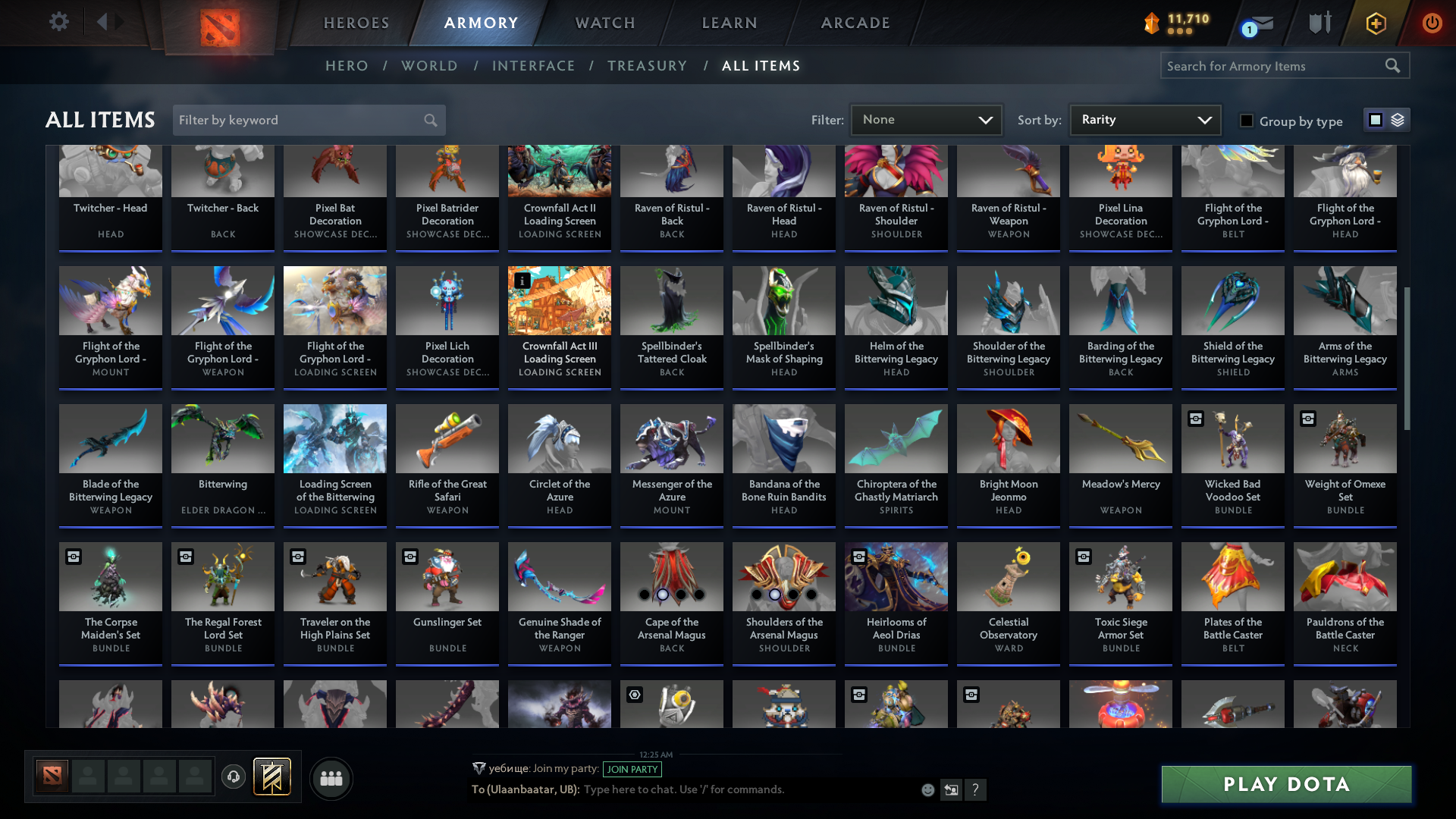Screen dimensions: 1456x819
Task: Enable the Group by type checkbox
Action: [x=1247, y=121]
